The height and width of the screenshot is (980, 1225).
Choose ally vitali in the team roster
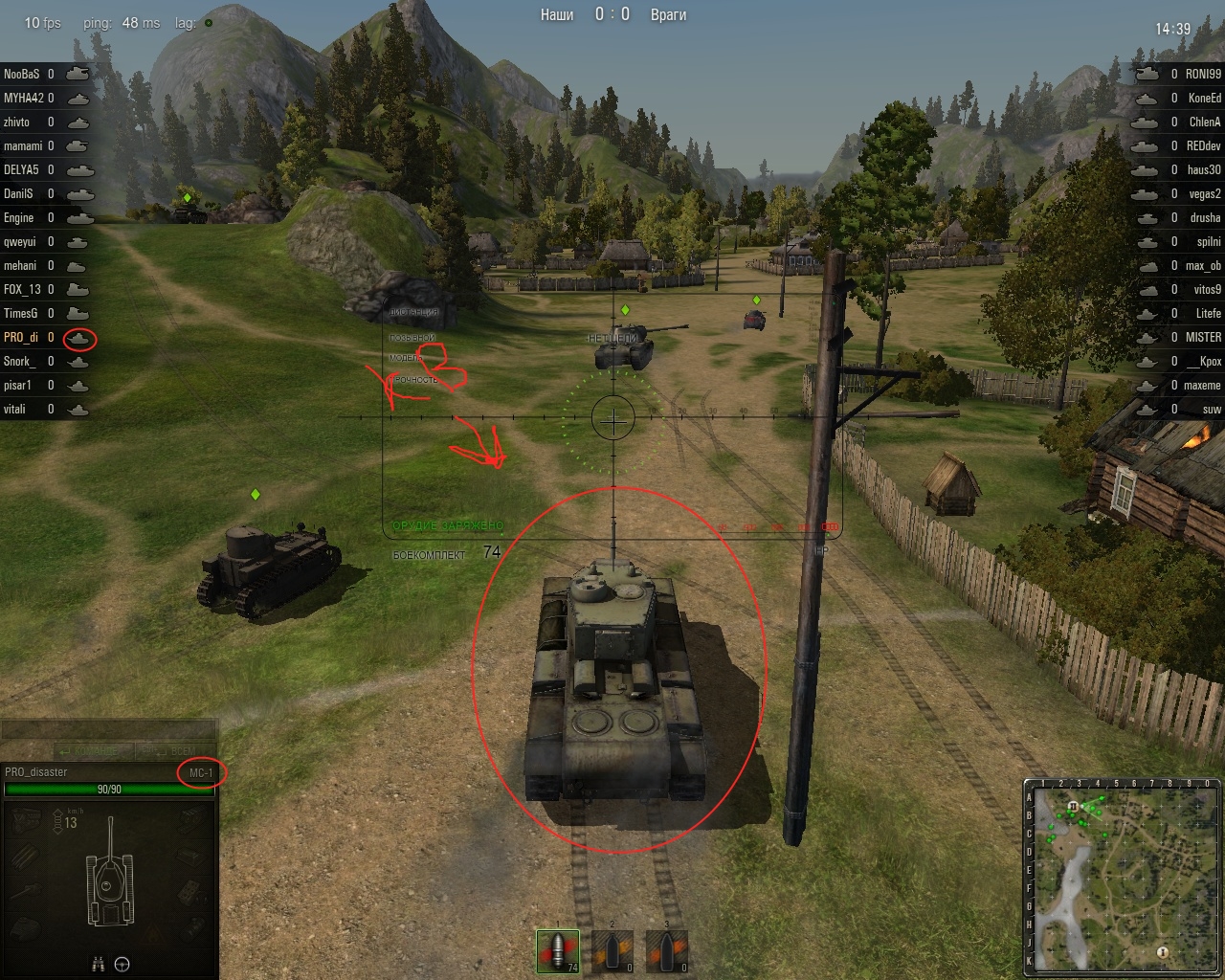click(15, 409)
